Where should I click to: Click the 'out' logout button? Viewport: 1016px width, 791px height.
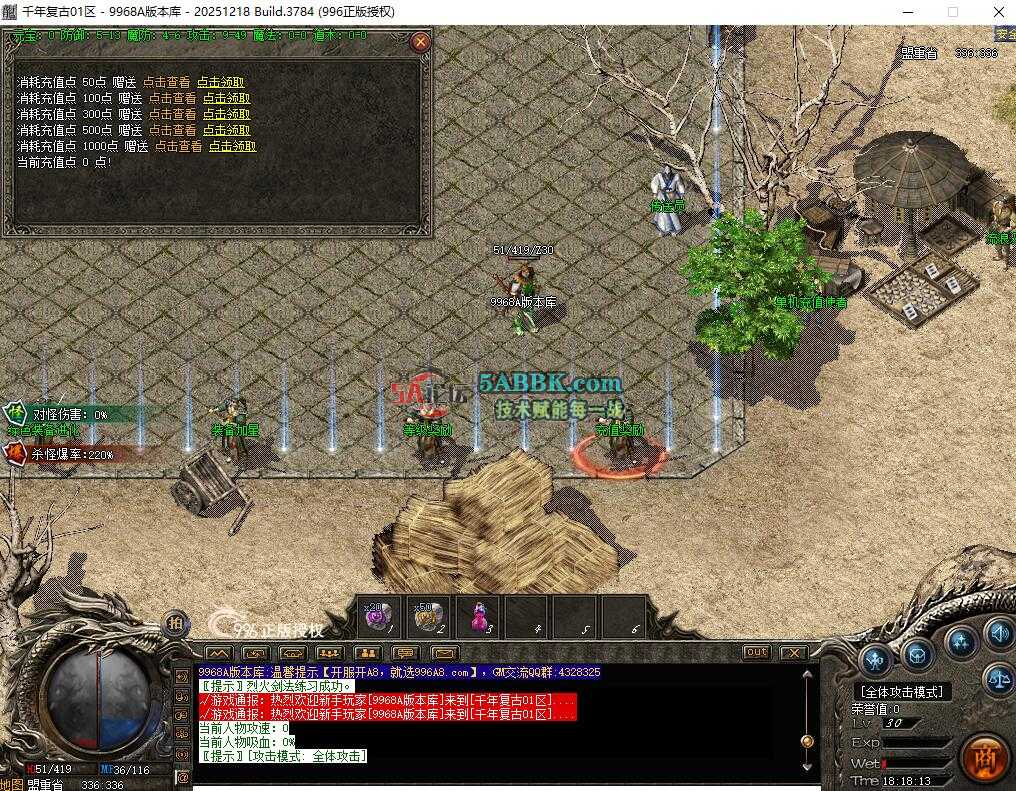click(x=757, y=652)
